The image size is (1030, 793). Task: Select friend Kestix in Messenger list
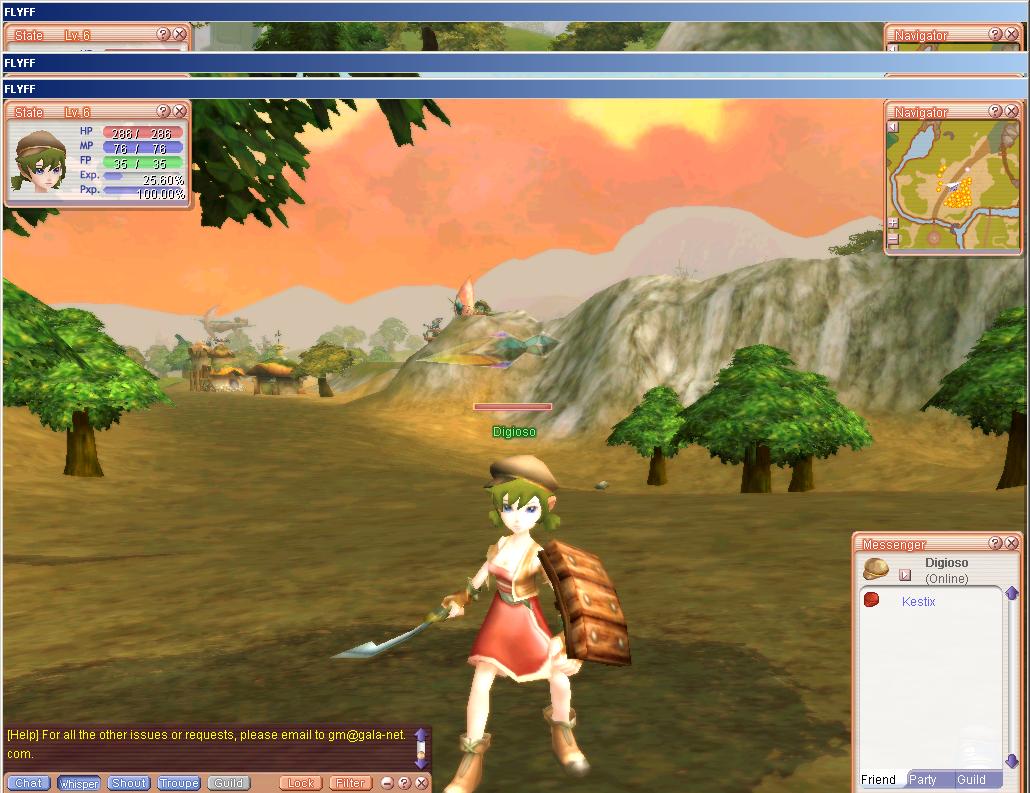coord(918,601)
